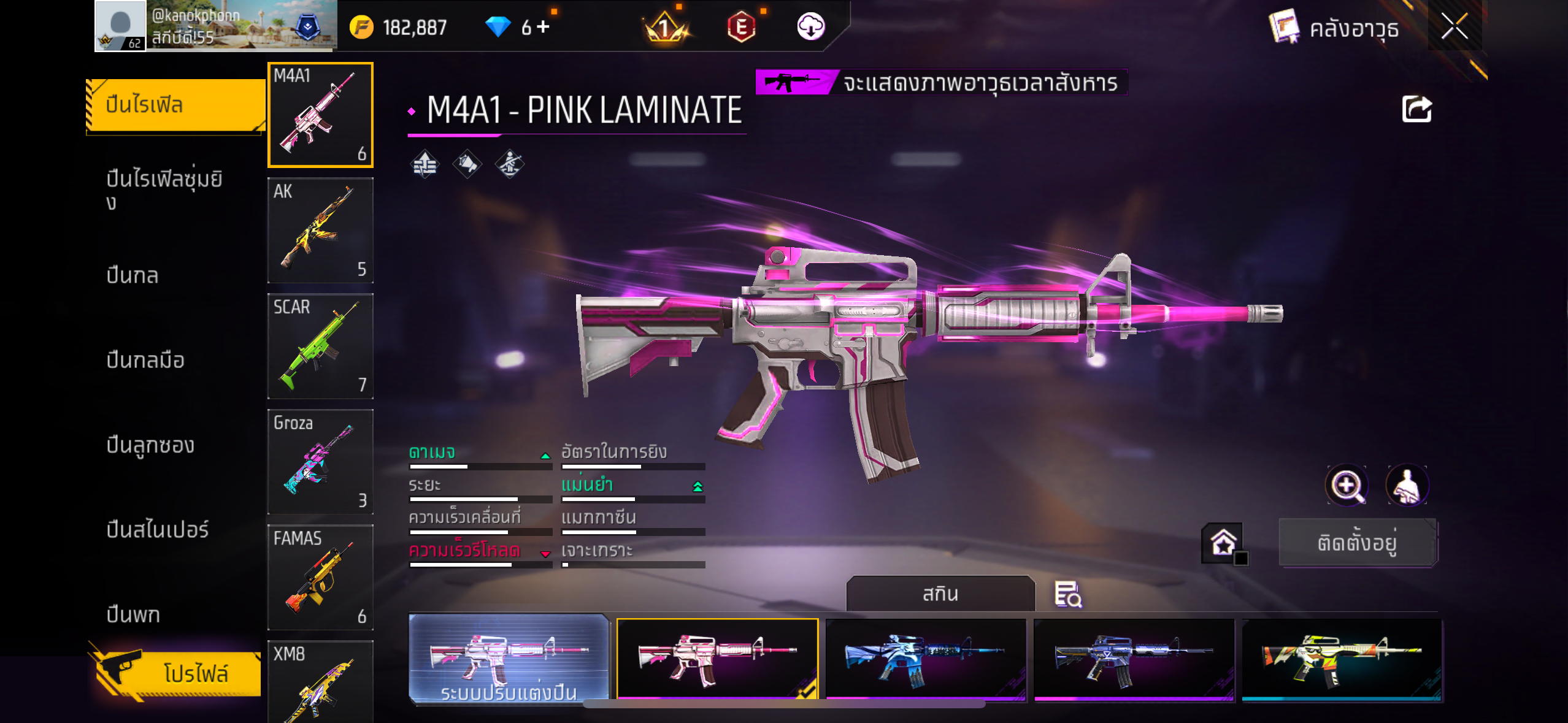Viewport: 1568px width, 723px height.
Task: Select the AK weapon tile
Action: click(320, 230)
